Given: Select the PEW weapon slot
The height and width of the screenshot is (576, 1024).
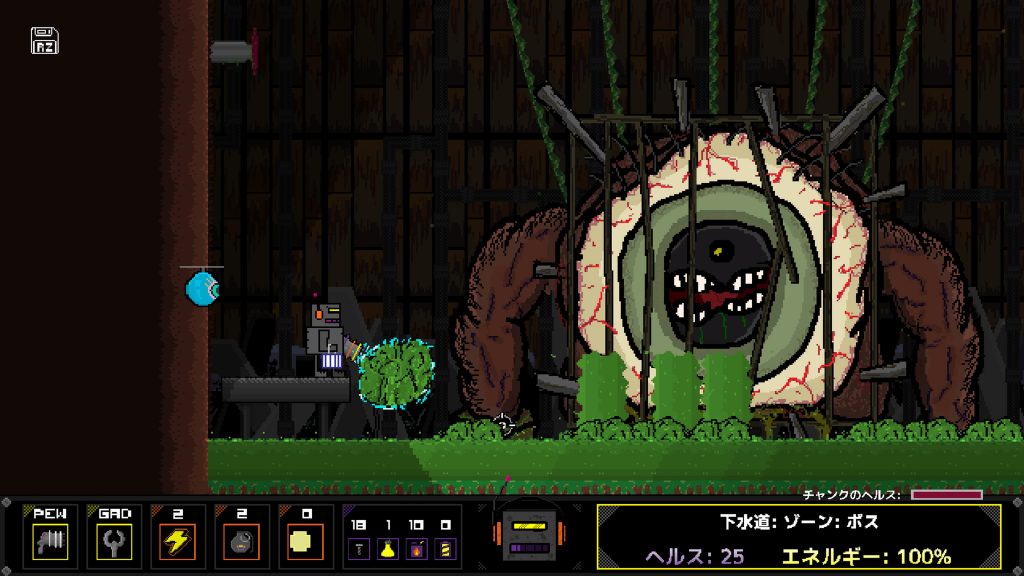Looking at the screenshot, I should (x=49, y=541).
